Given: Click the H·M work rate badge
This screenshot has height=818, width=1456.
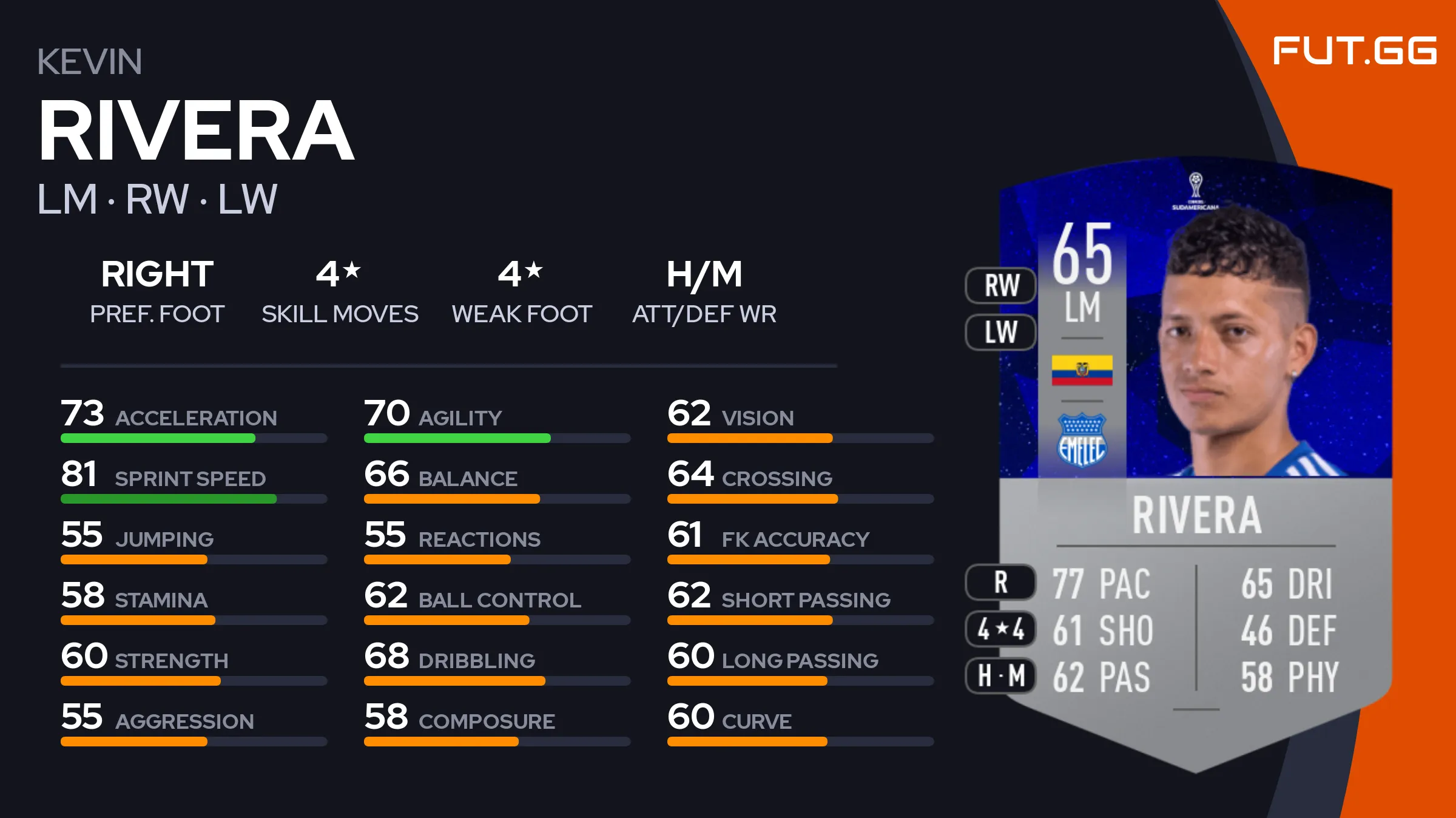Looking at the screenshot, I should click(x=1001, y=675).
